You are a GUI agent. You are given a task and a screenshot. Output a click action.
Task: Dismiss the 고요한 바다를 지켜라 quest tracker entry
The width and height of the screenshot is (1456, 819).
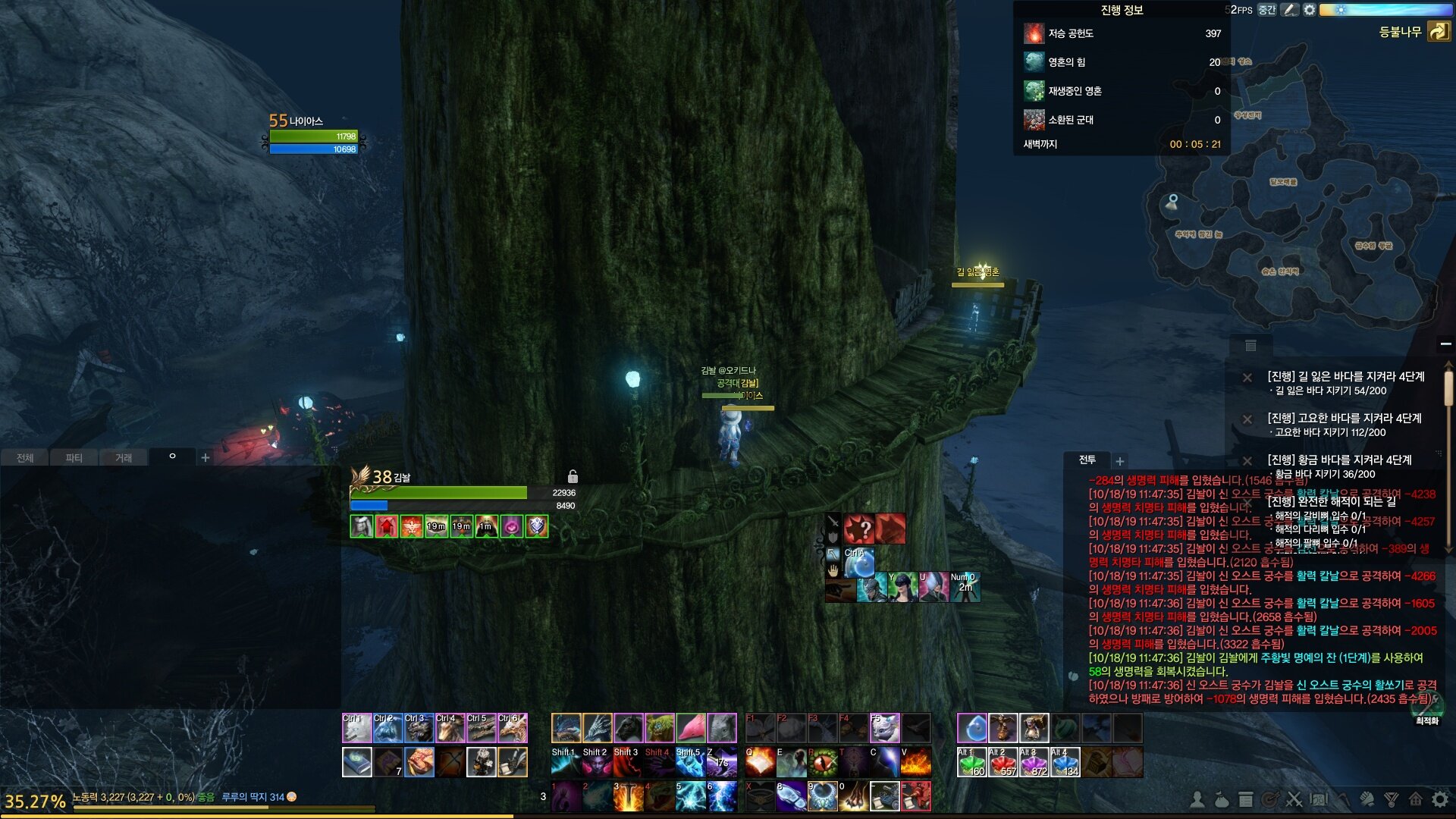tap(1247, 419)
